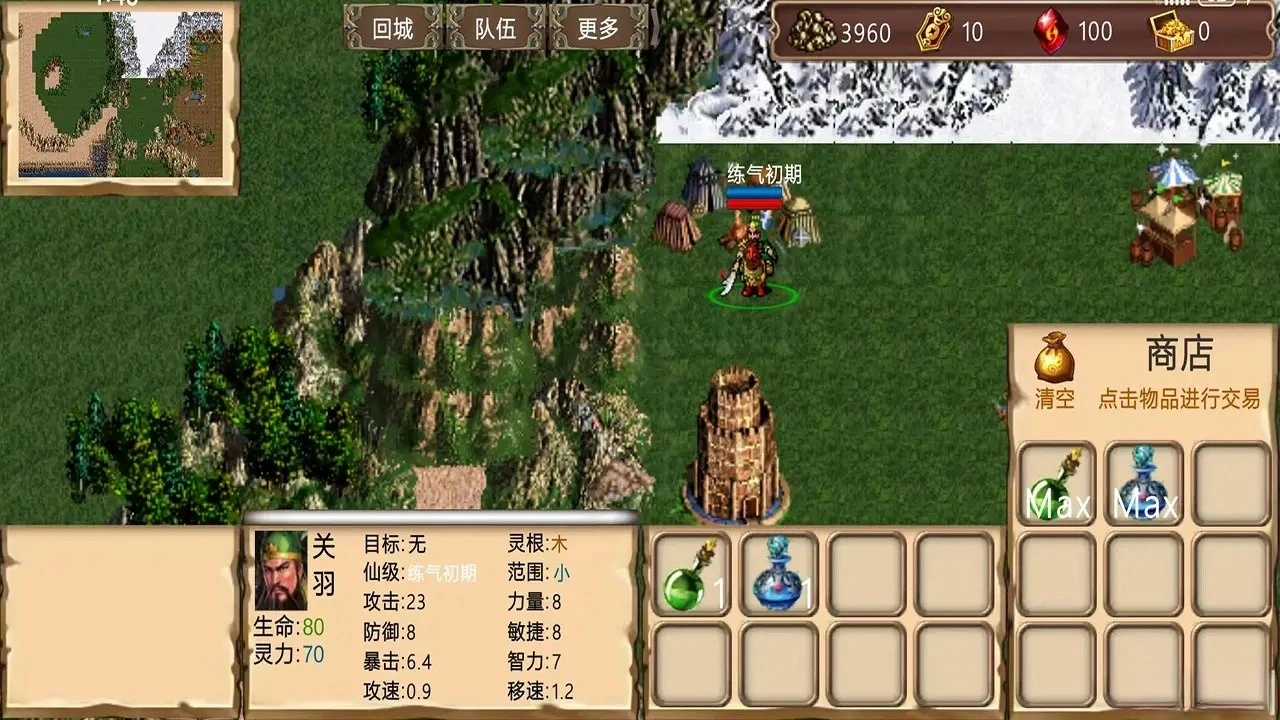Select the blue potion in the inventory
Screen dimensions: 1280x720
tap(774, 573)
